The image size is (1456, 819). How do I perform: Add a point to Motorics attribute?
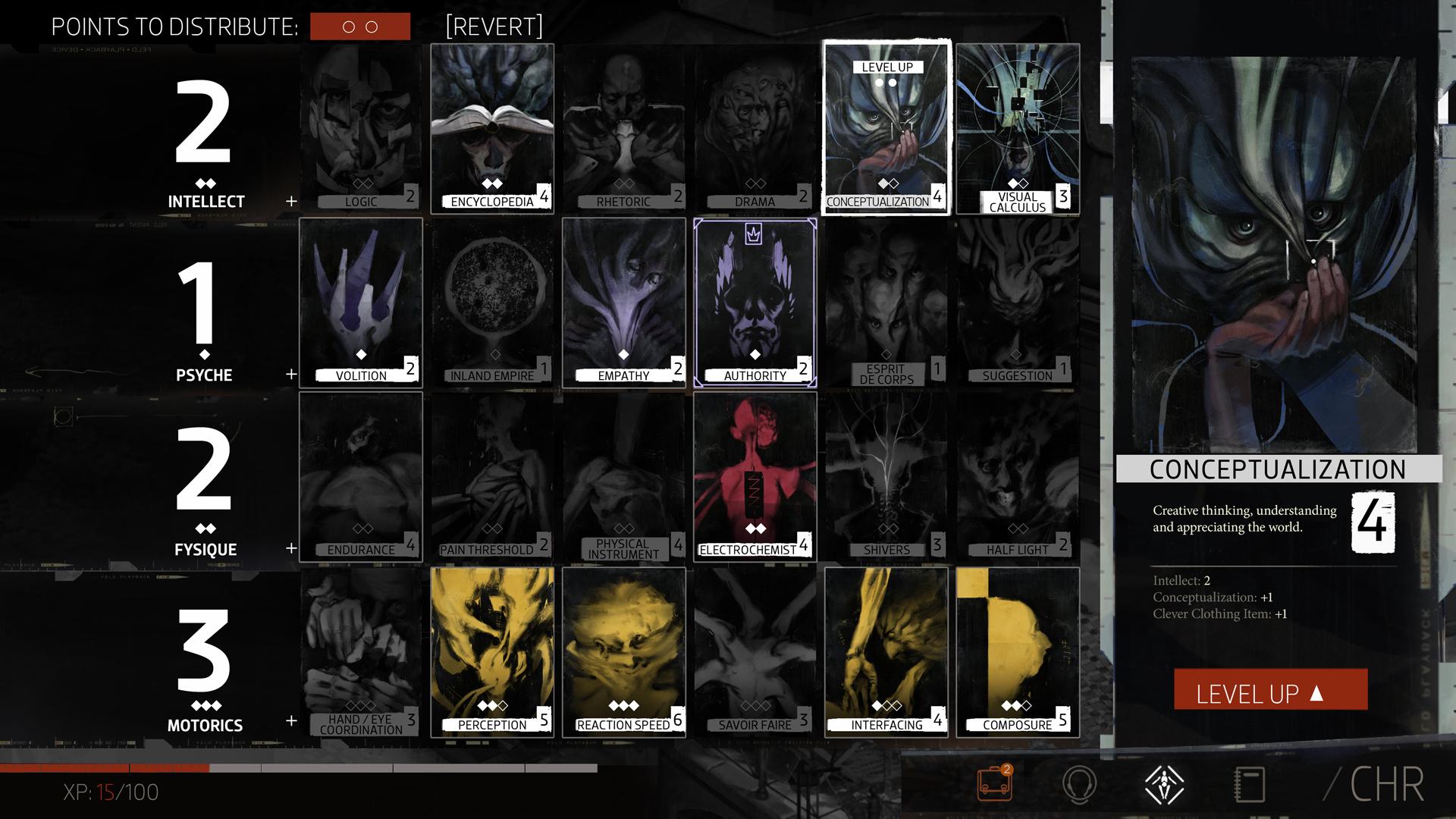[x=291, y=720]
